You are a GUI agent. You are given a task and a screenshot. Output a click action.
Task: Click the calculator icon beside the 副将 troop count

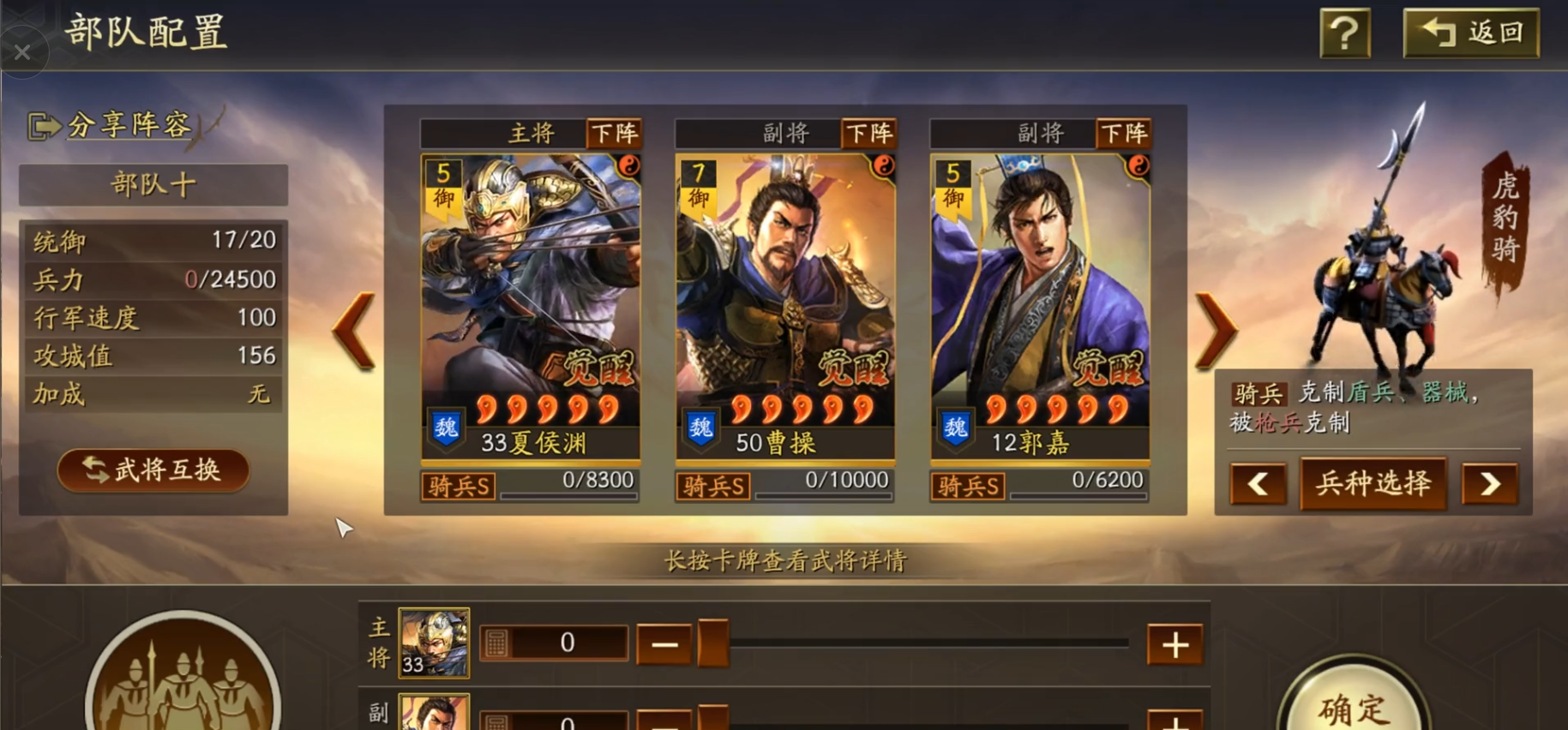pyautogui.click(x=499, y=722)
